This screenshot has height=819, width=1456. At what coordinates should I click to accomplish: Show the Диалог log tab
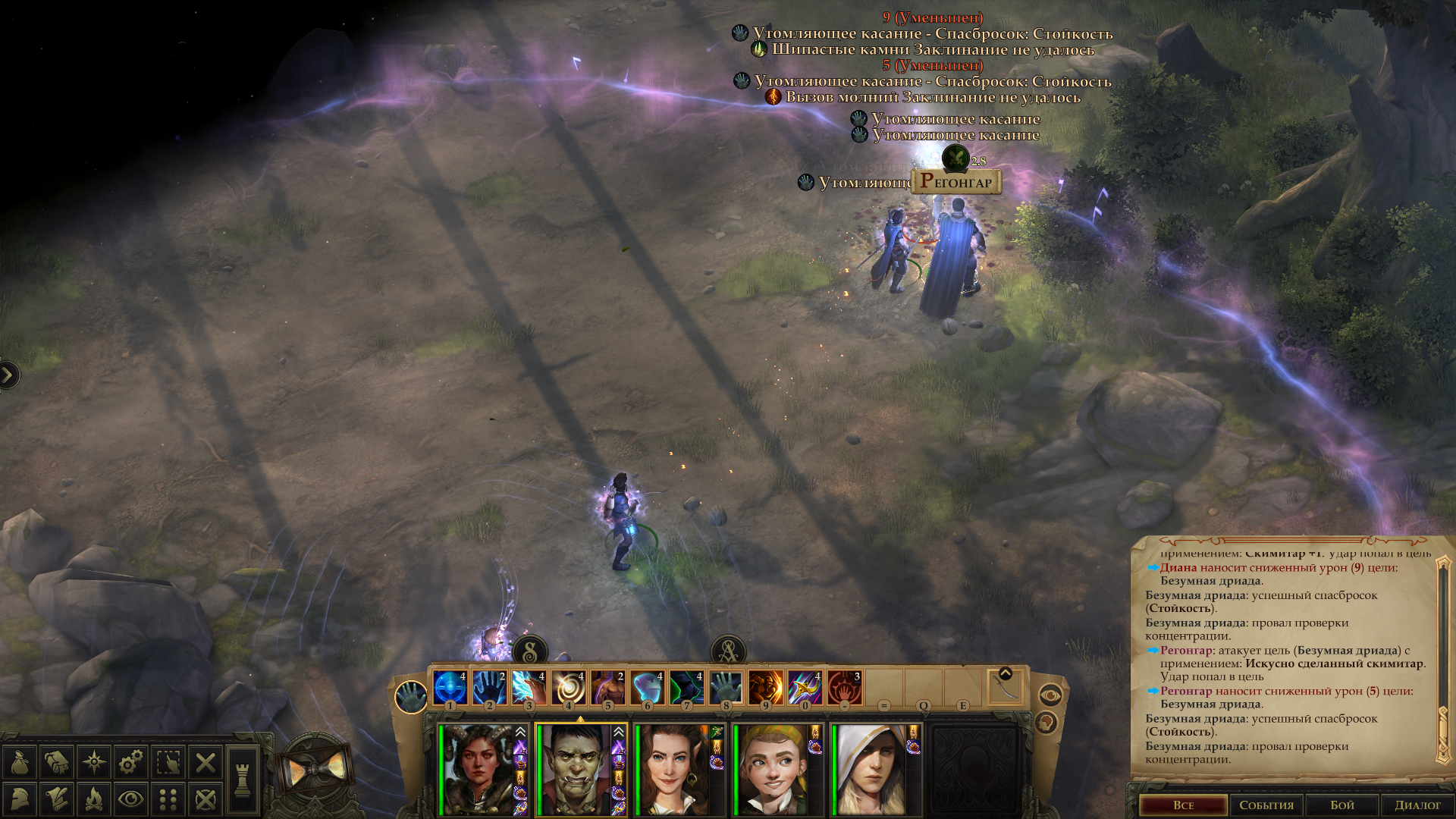click(x=1417, y=805)
